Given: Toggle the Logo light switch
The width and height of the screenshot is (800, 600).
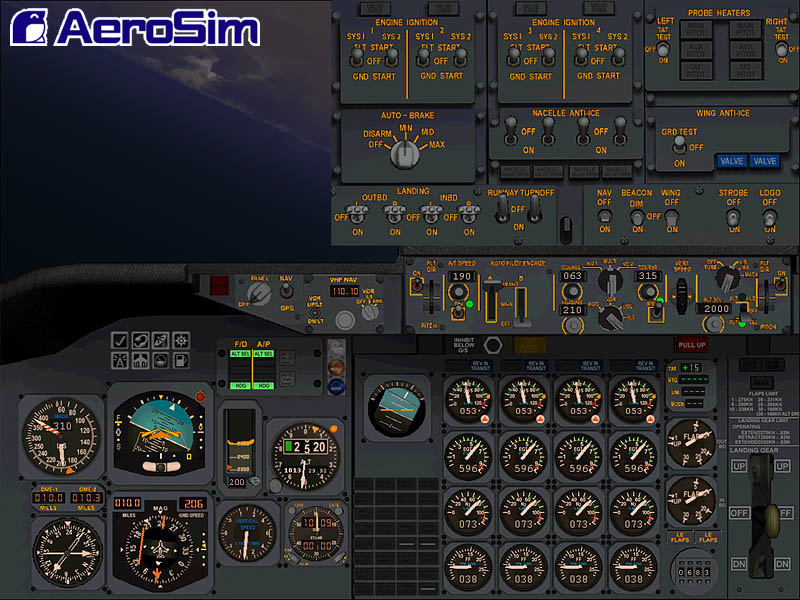Looking at the screenshot, I should [x=769, y=216].
